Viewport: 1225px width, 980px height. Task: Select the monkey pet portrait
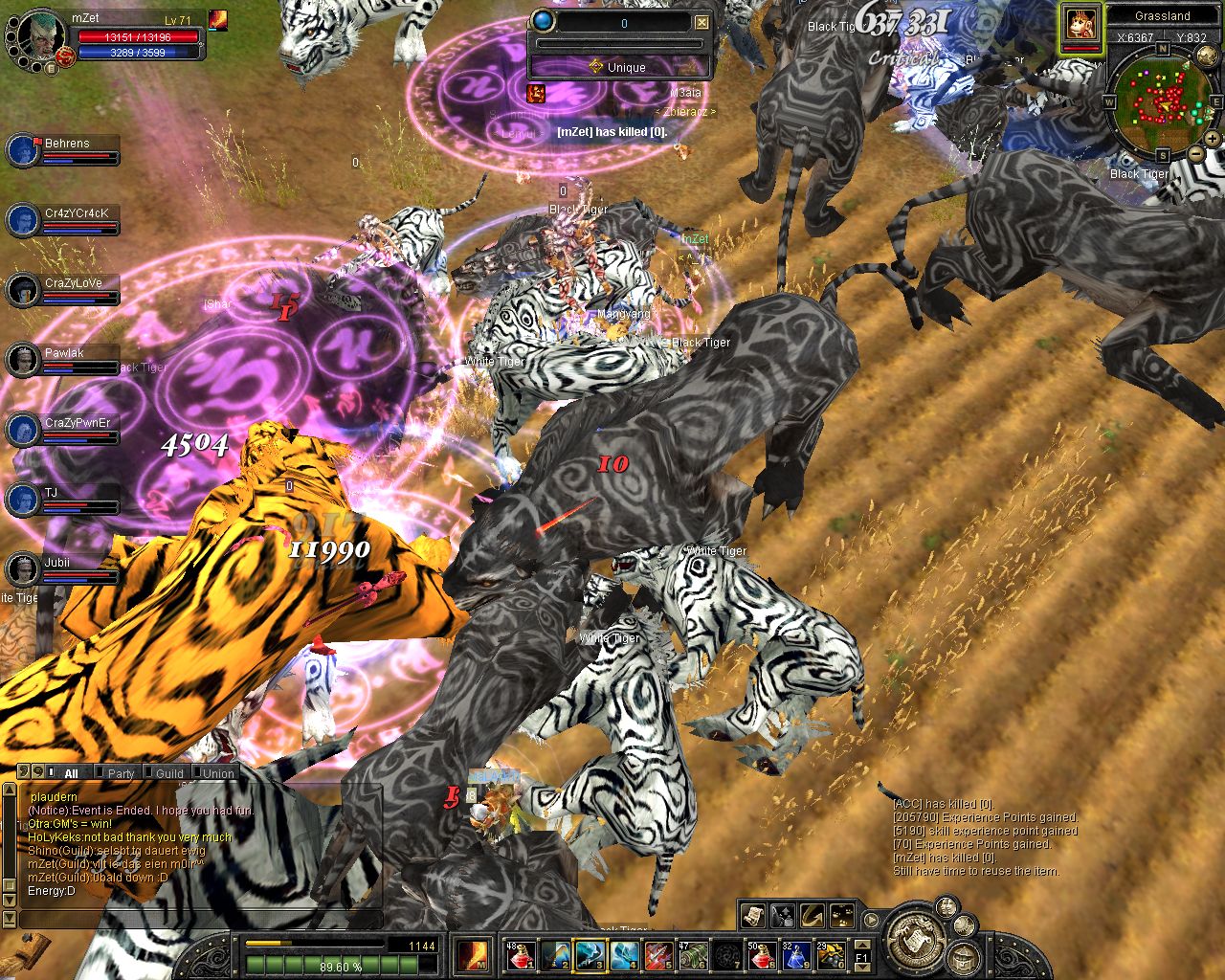(x=1080, y=25)
